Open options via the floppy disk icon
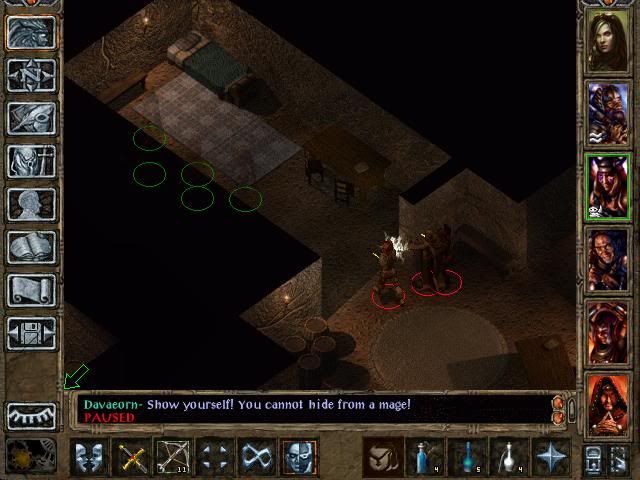 31,334
